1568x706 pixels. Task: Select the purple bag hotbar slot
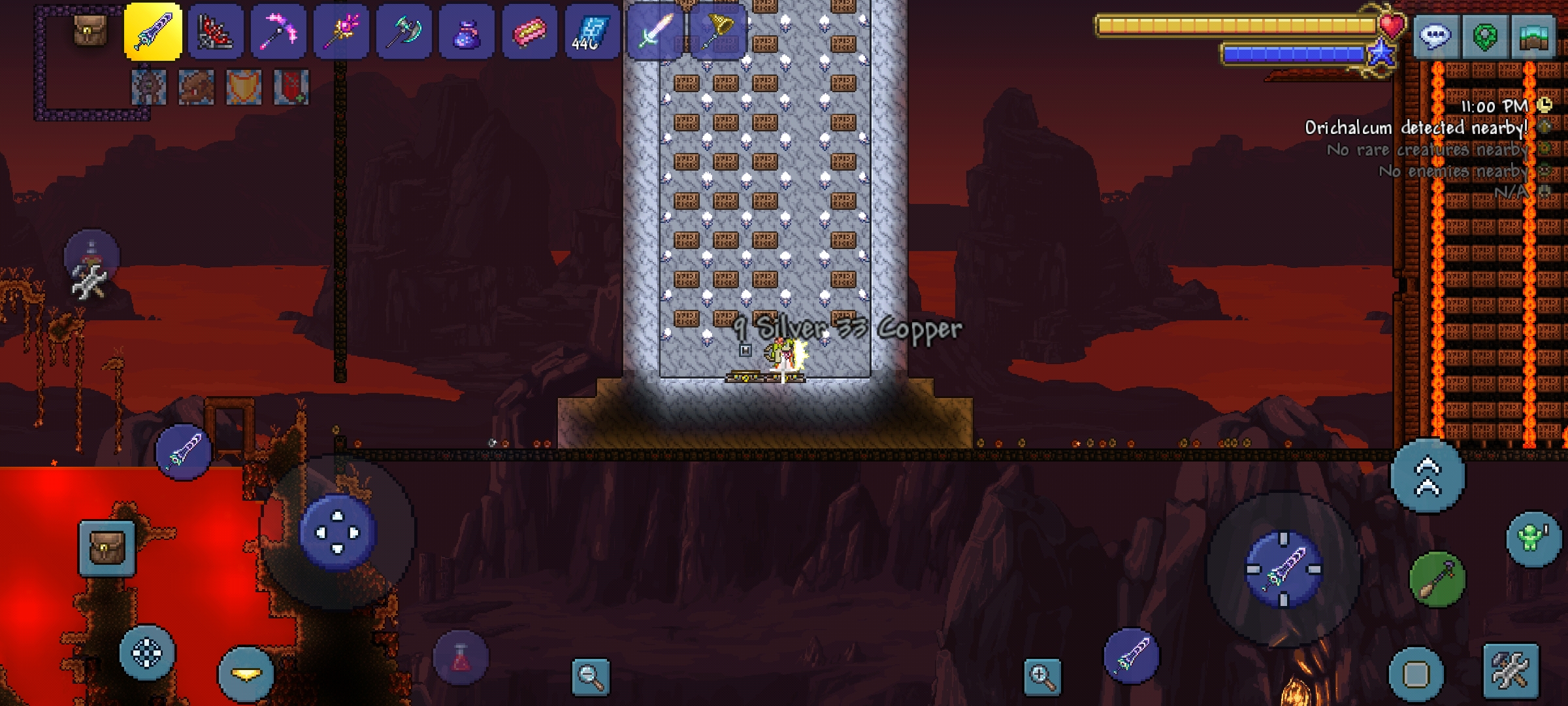tap(466, 32)
